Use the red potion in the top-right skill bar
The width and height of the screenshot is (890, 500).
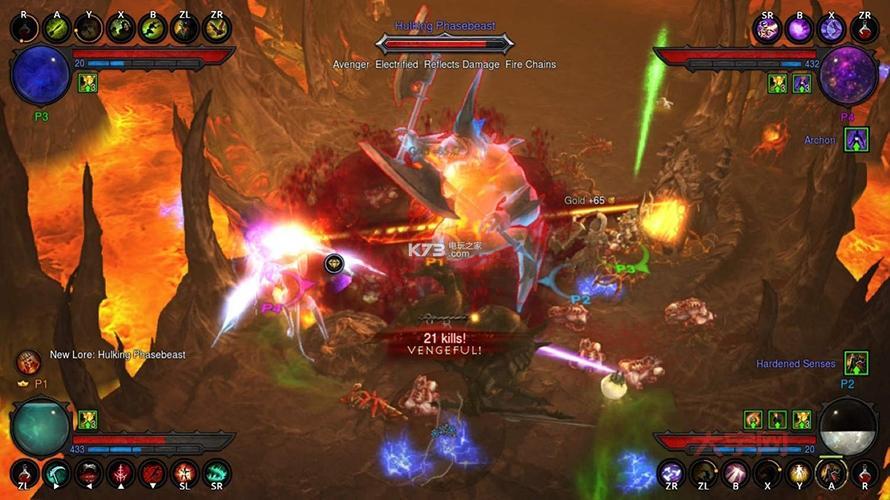tap(864, 29)
